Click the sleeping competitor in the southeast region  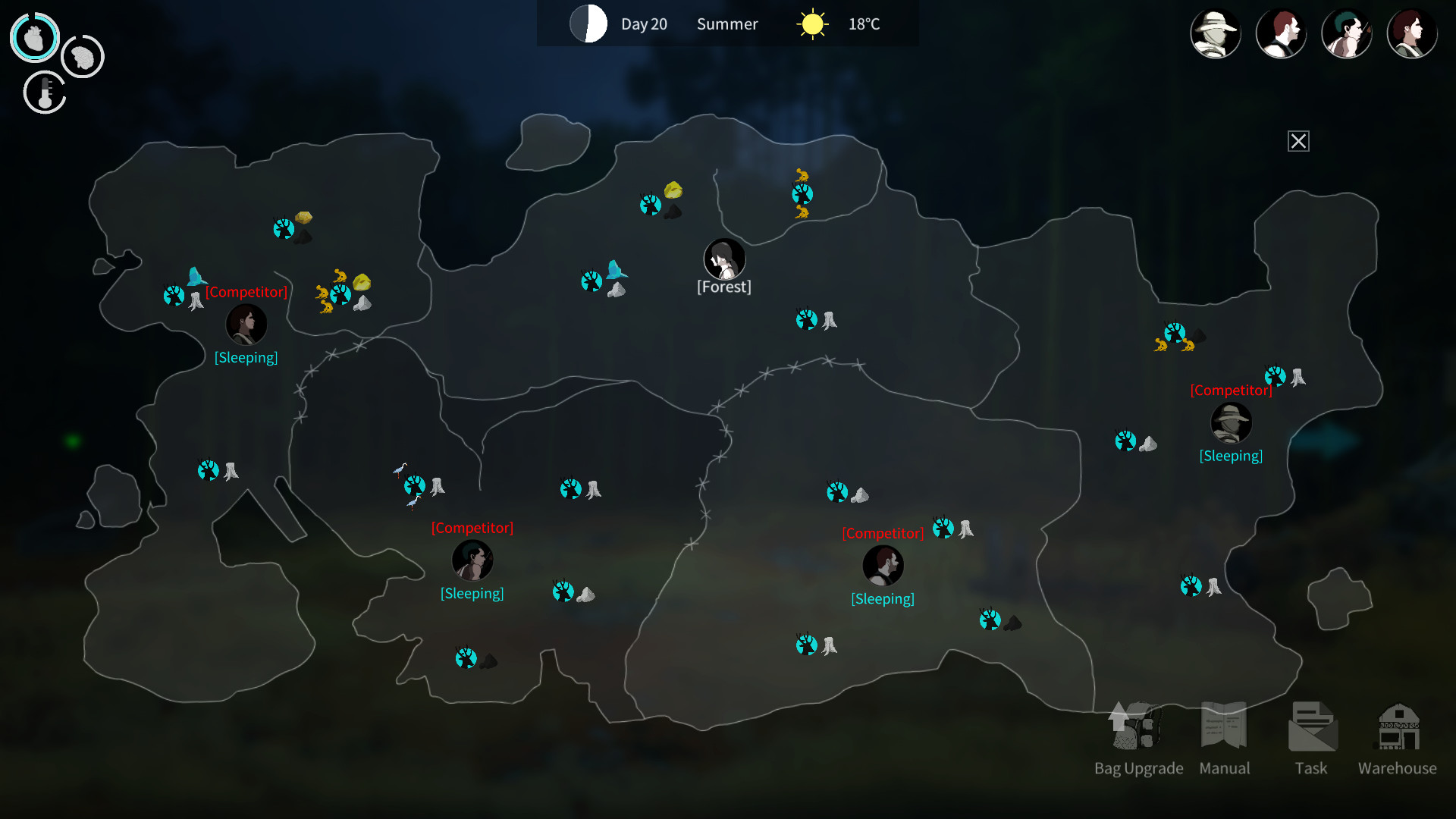pyautogui.click(x=1232, y=423)
